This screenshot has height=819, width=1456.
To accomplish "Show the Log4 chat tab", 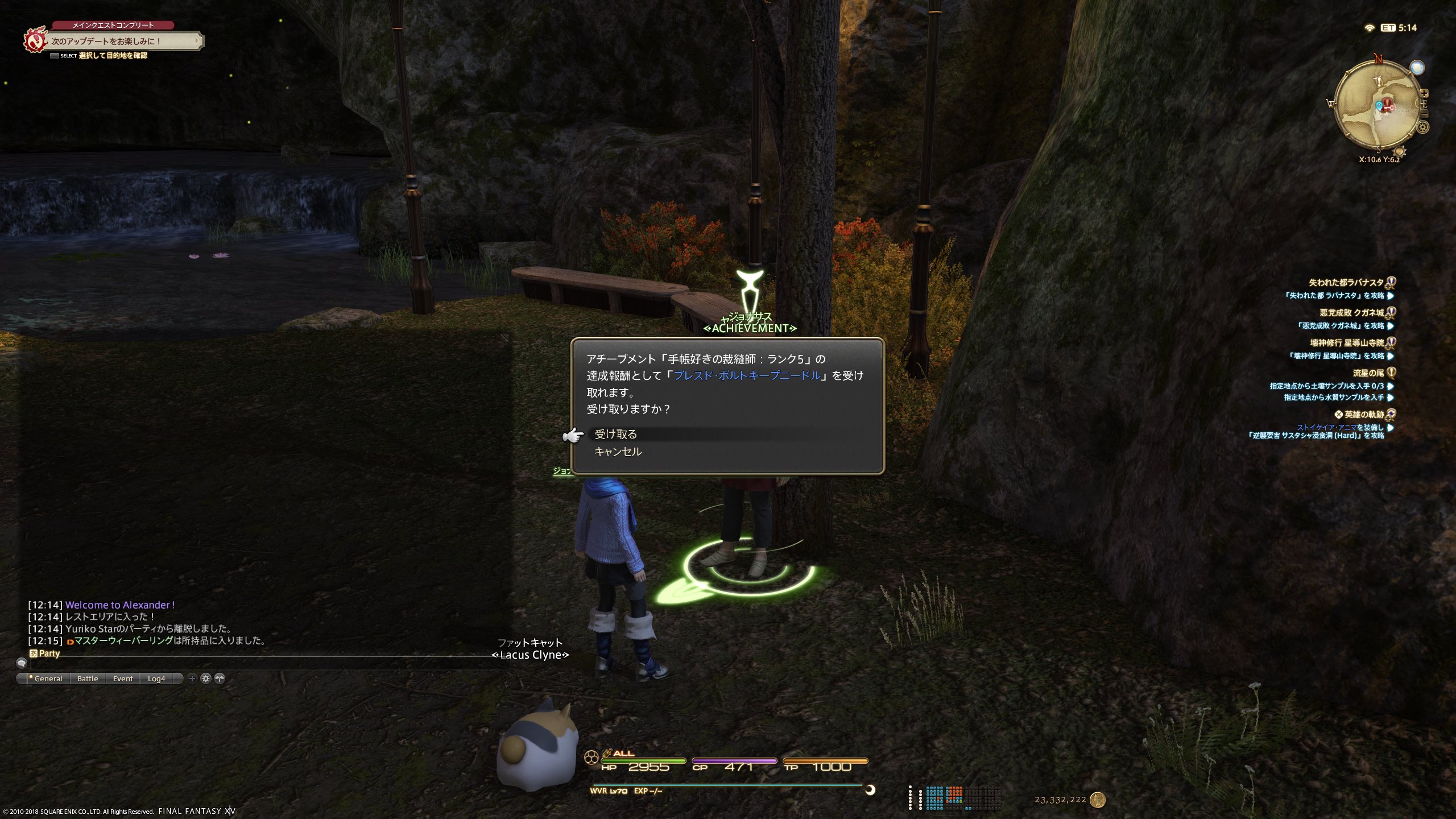I will [156, 679].
